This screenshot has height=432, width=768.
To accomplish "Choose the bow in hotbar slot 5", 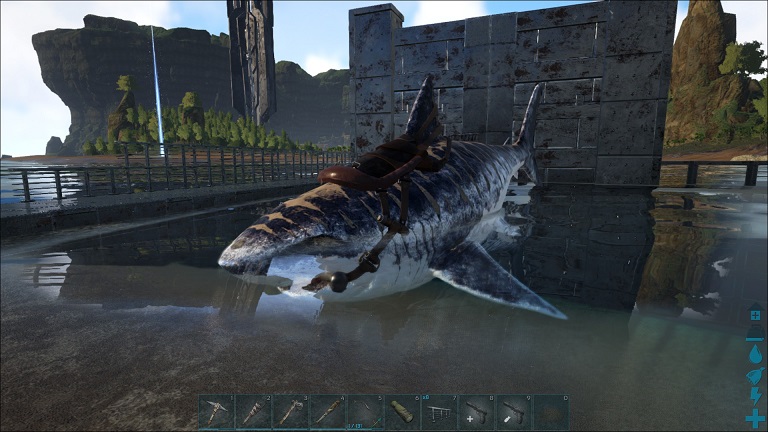I will (365, 412).
